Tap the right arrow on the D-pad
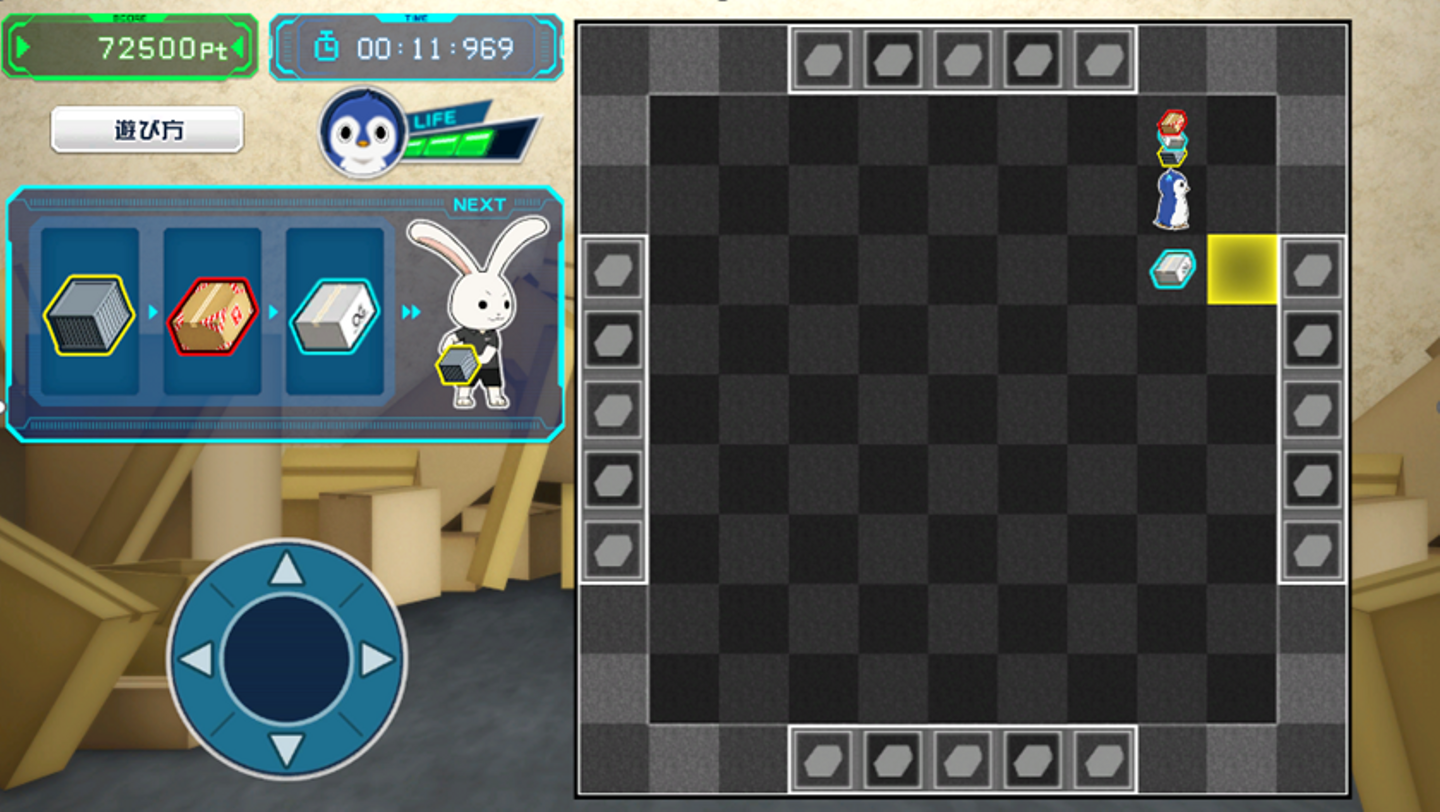Screen dimensions: 1440x812 [377, 659]
